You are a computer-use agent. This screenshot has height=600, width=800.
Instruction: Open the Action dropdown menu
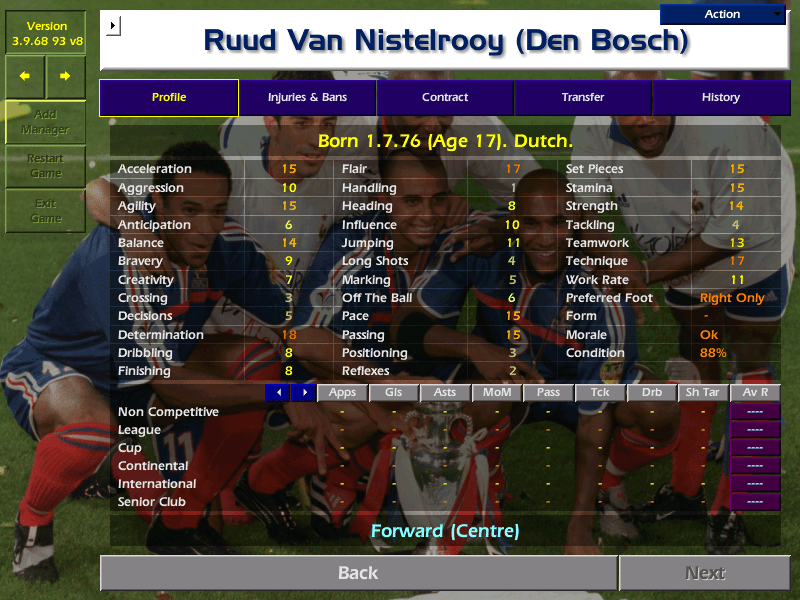722,14
